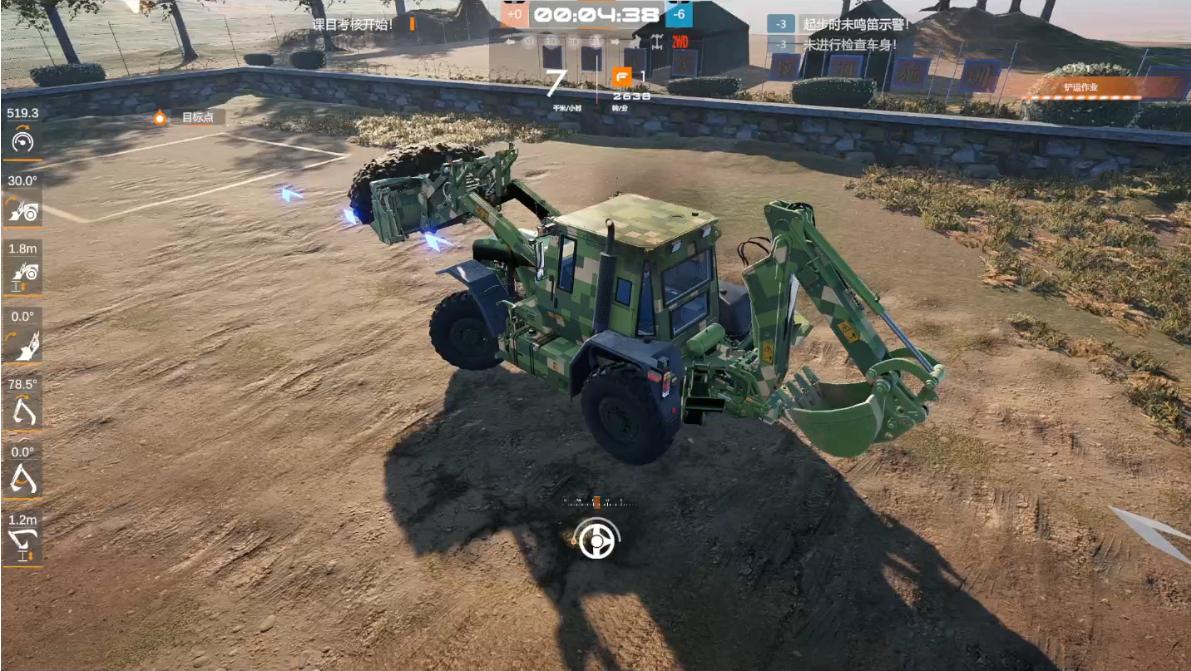Image resolution: width=1191 pixels, height=671 pixels.
Task: Click the steering wheel indicator icon
Action: 598,541
